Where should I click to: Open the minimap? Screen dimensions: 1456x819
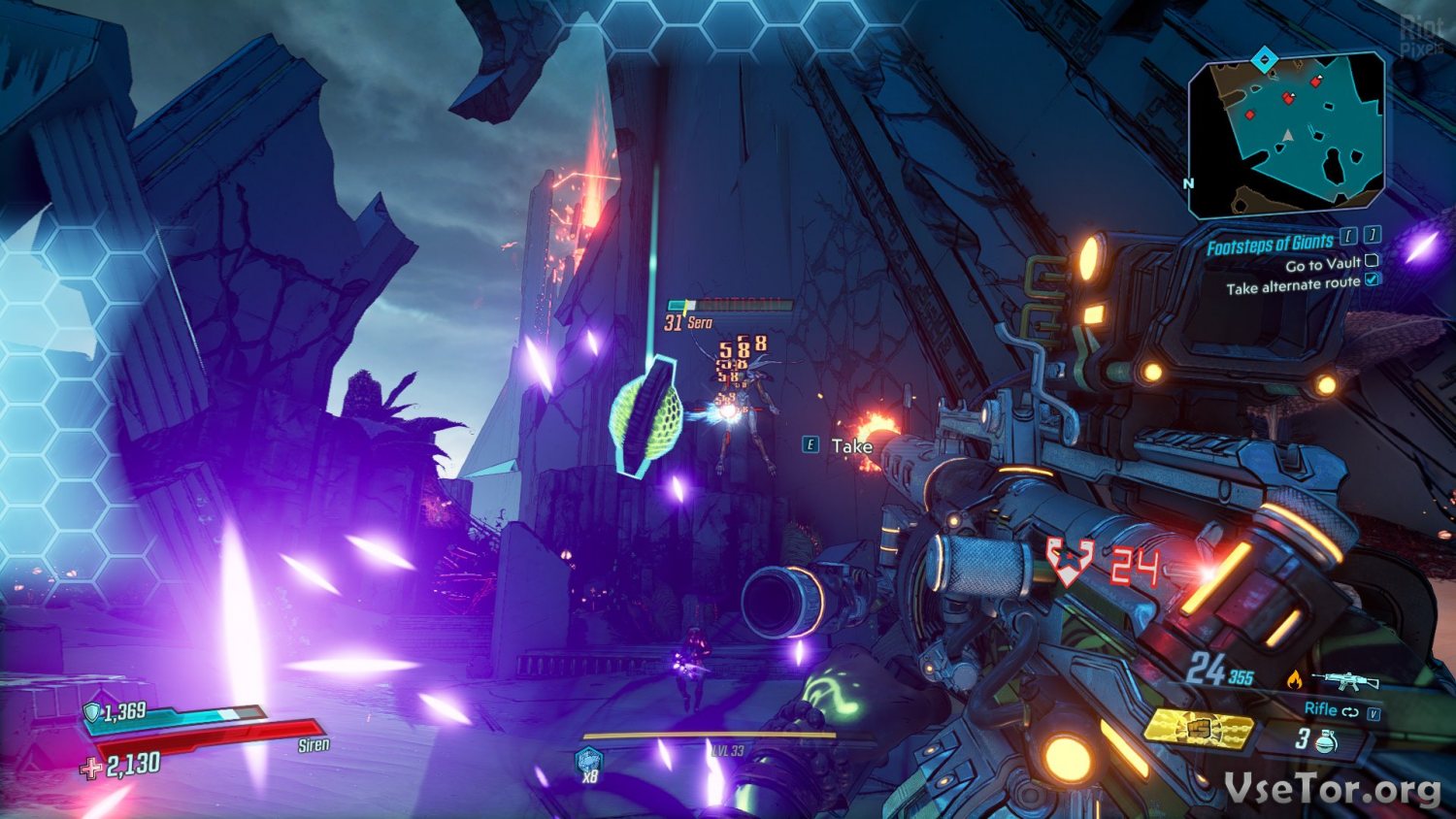[x=1286, y=134]
